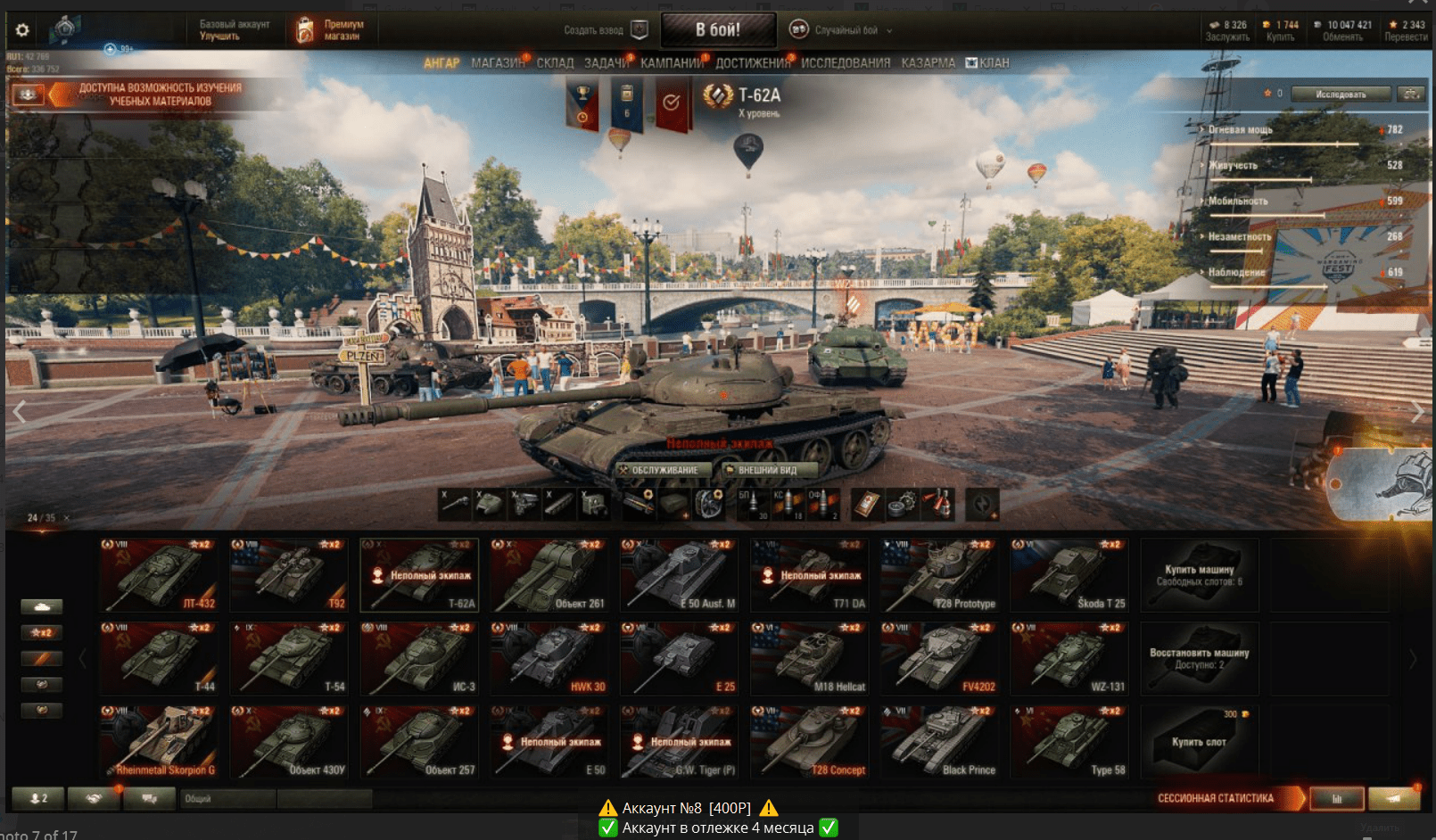Open the СКЛАД tab
The height and width of the screenshot is (840, 1436).
click(x=555, y=63)
